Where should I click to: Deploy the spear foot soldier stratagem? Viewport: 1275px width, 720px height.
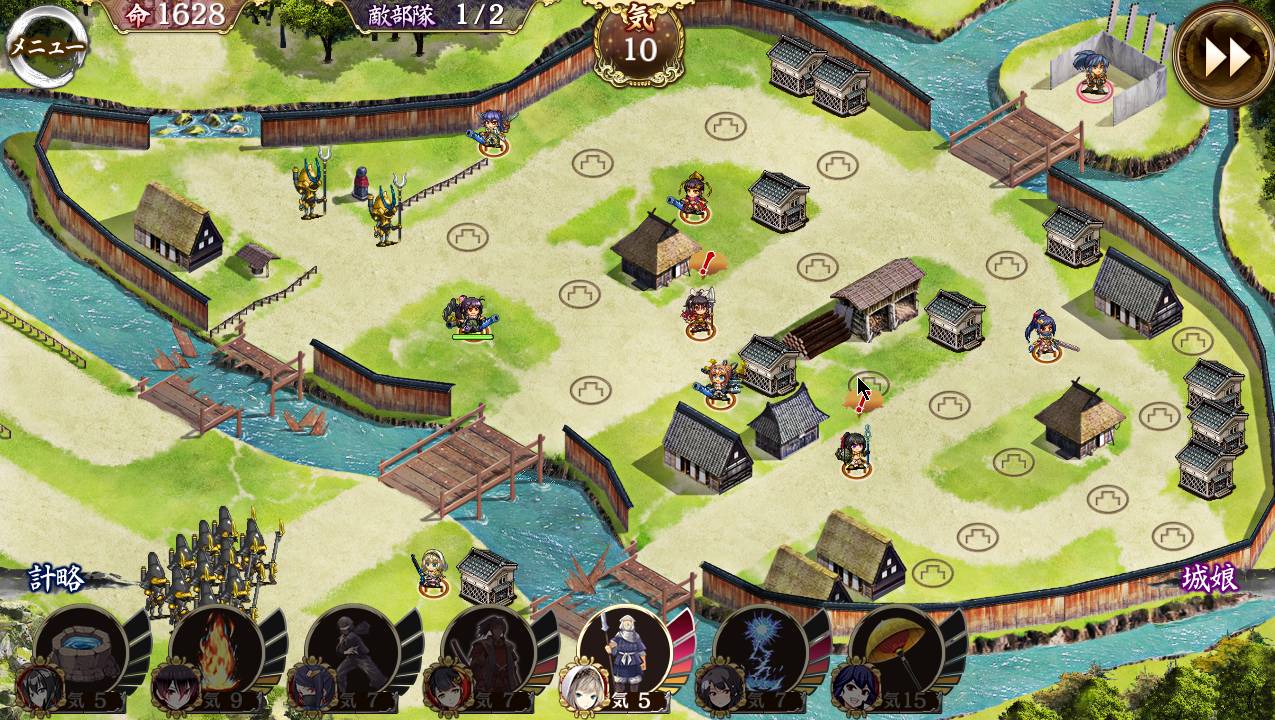click(x=626, y=651)
